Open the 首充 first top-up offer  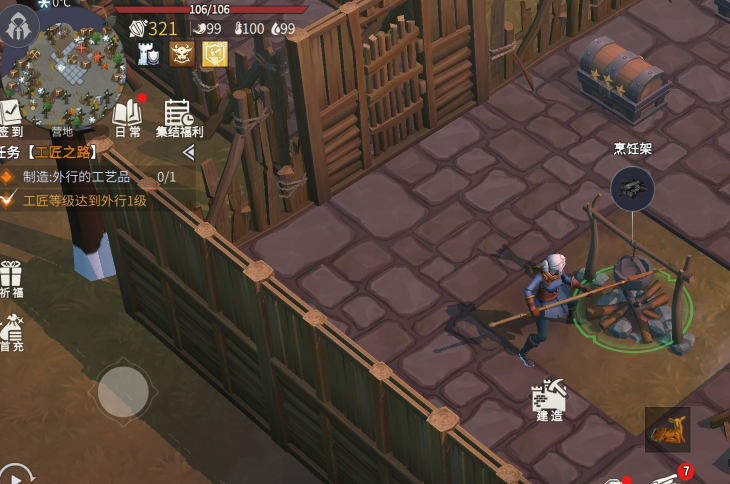pyautogui.click(x=11, y=333)
